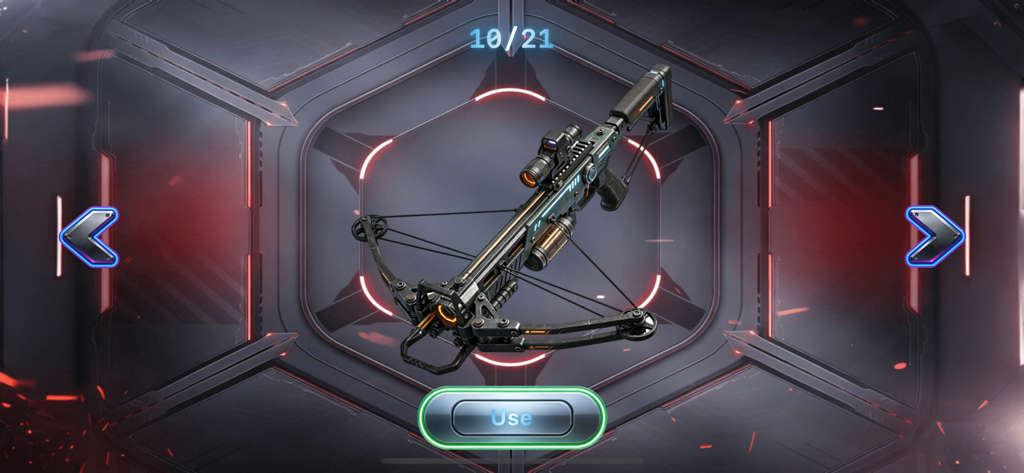Go to the previous weapon with left arrow
The image size is (1024, 473).
coord(89,237)
